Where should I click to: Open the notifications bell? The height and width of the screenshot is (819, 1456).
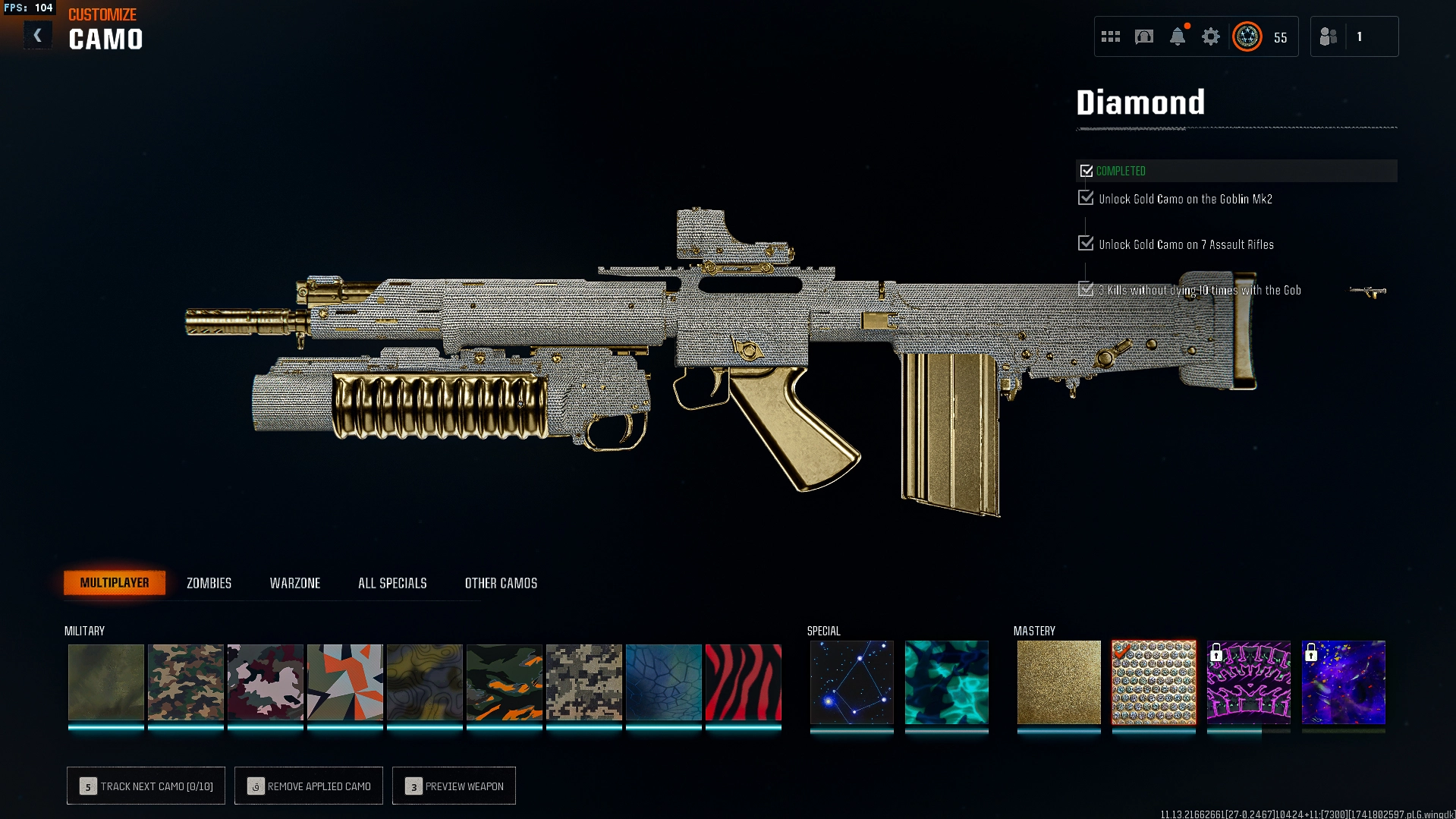coord(1178,36)
